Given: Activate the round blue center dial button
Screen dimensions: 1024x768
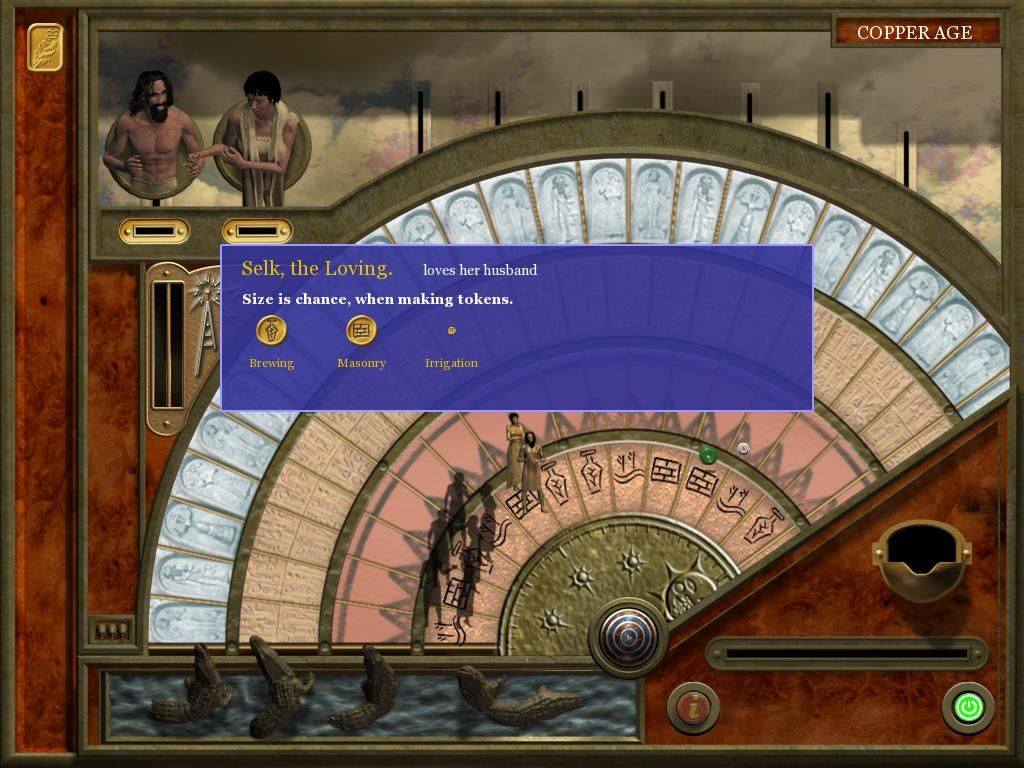Looking at the screenshot, I should (628, 636).
